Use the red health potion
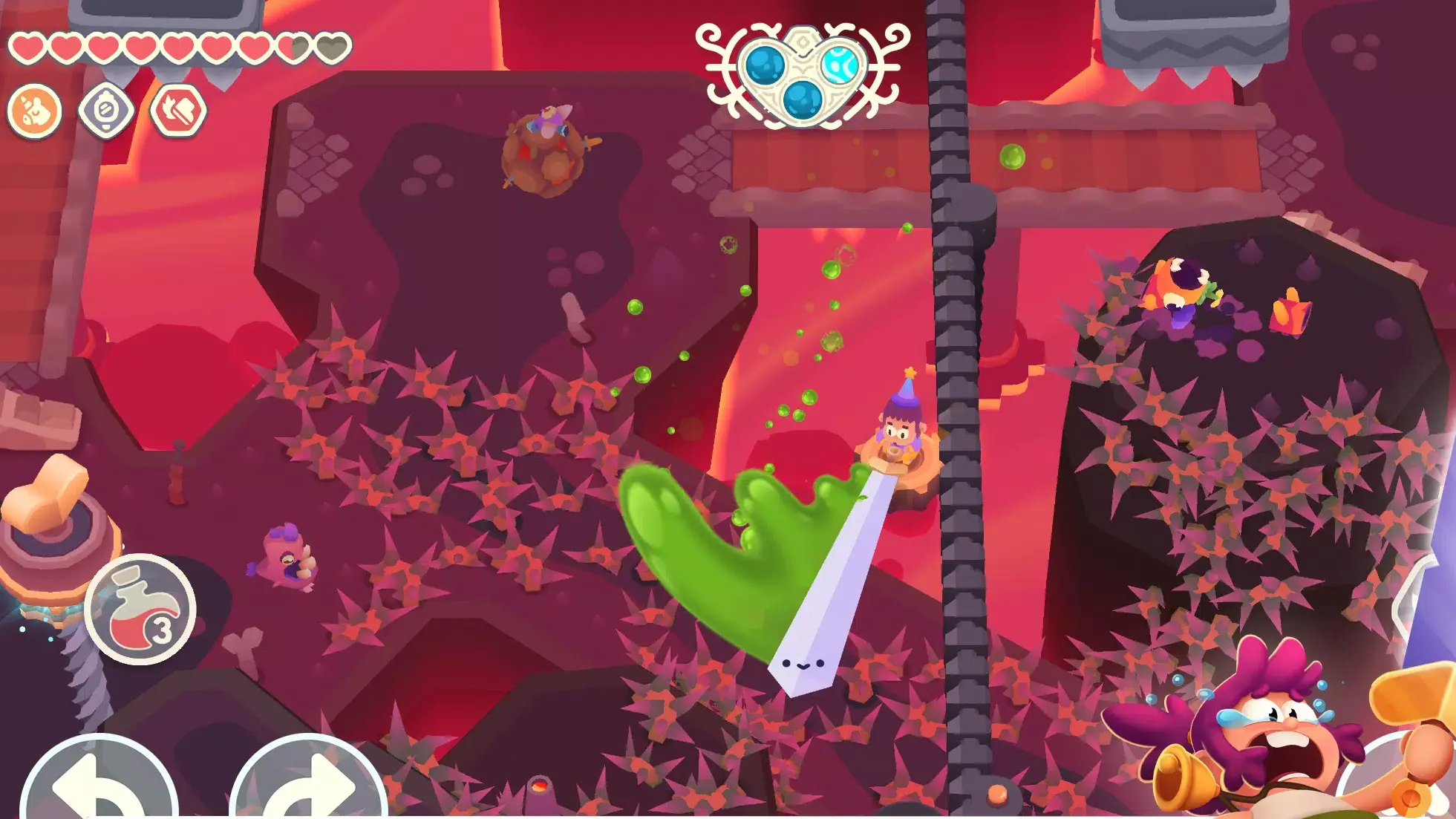The width and height of the screenshot is (1456, 819). point(140,610)
